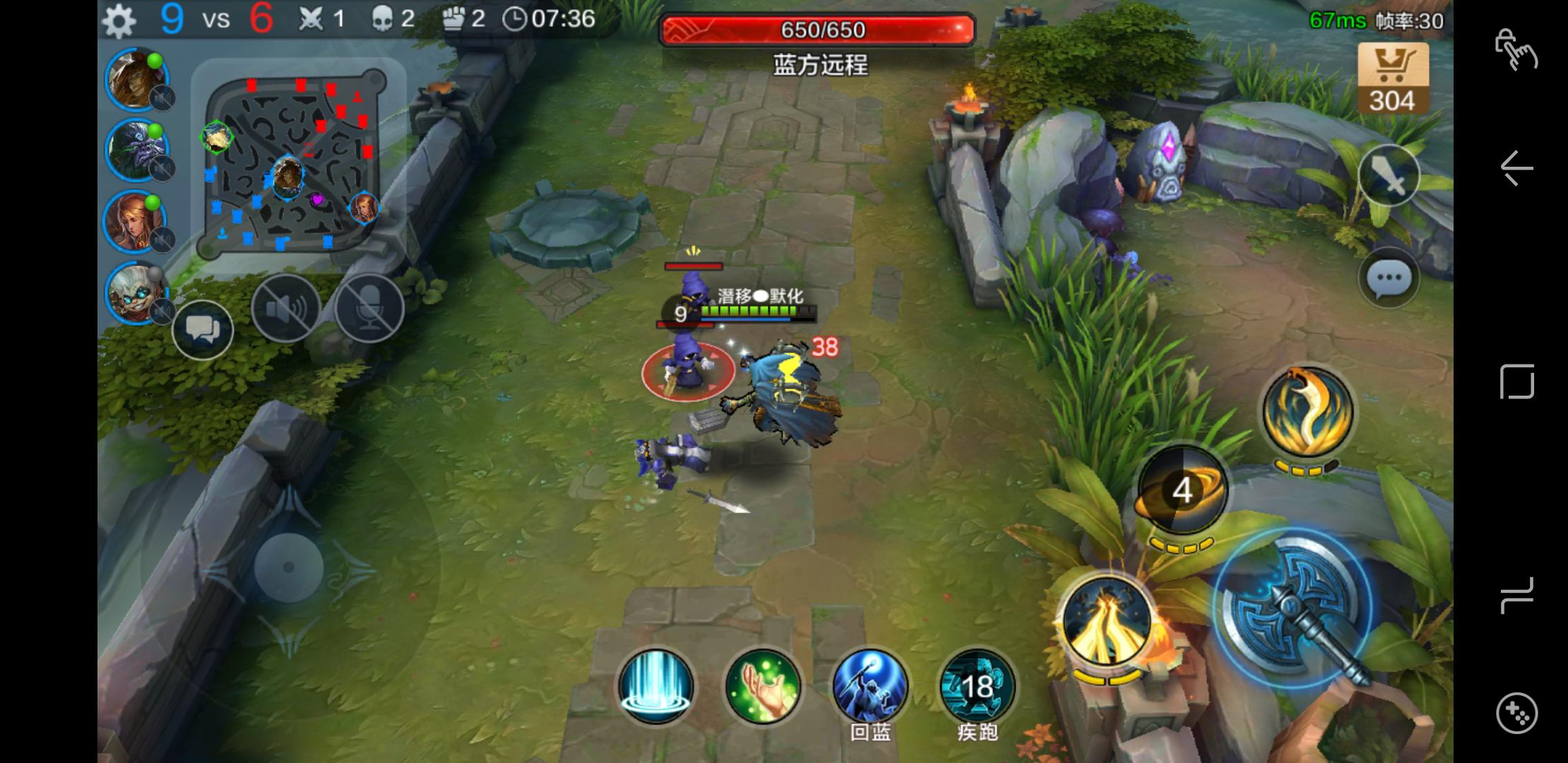The height and width of the screenshot is (763, 1568).
Task: Use the 疾跑 sprint summoner spell
Action: coord(978,687)
